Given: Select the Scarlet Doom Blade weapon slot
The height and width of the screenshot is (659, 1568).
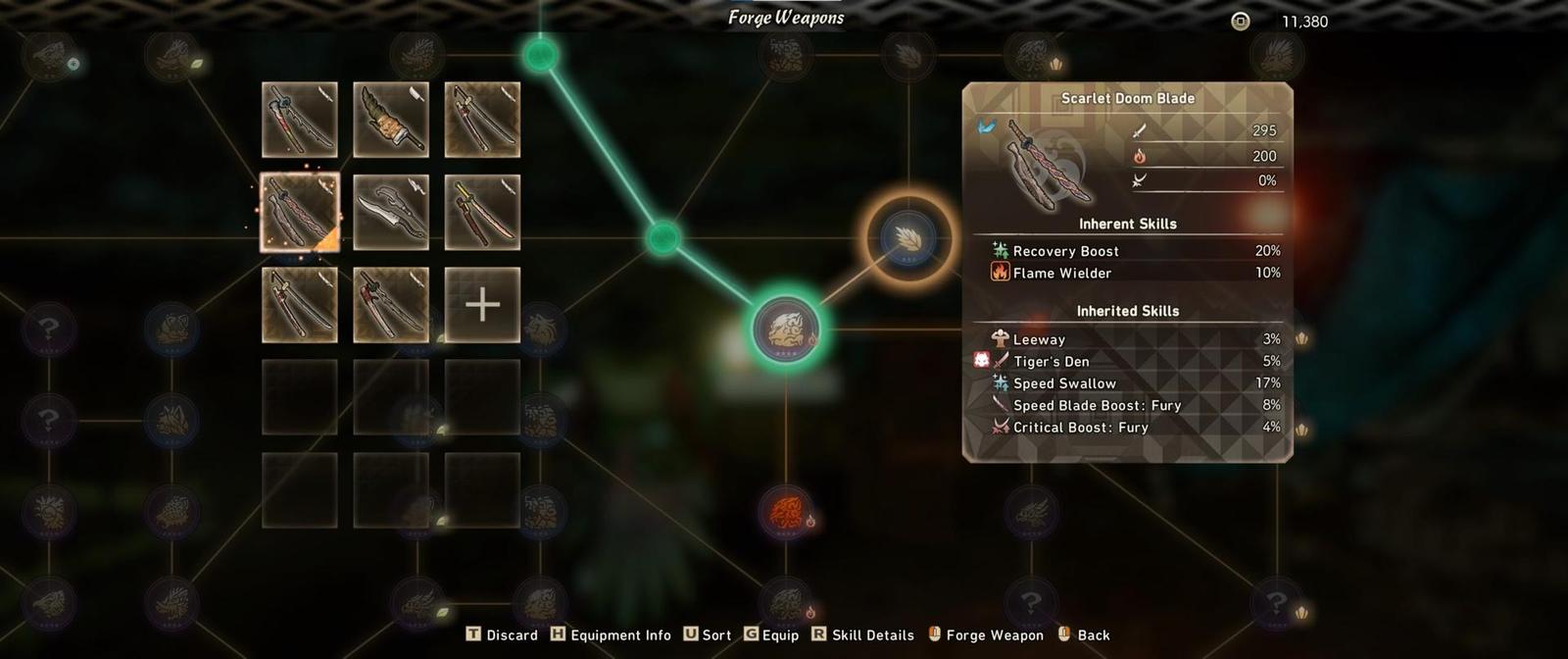Looking at the screenshot, I should (x=300, y=213).
